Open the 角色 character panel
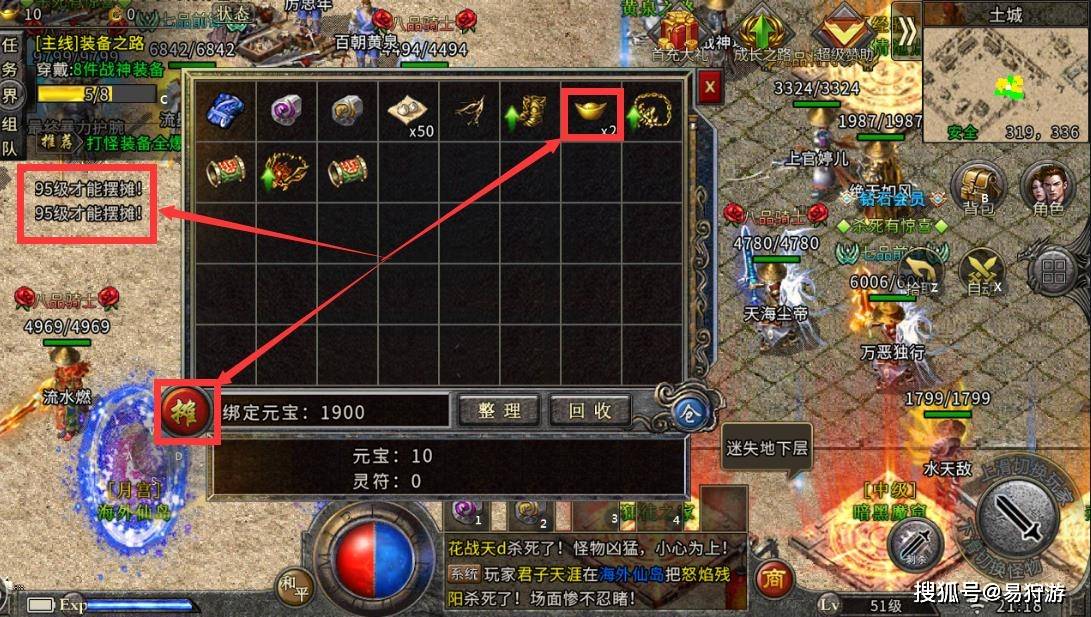The height and width of the screenshot is (617, 1091). tap(1046, 189)
